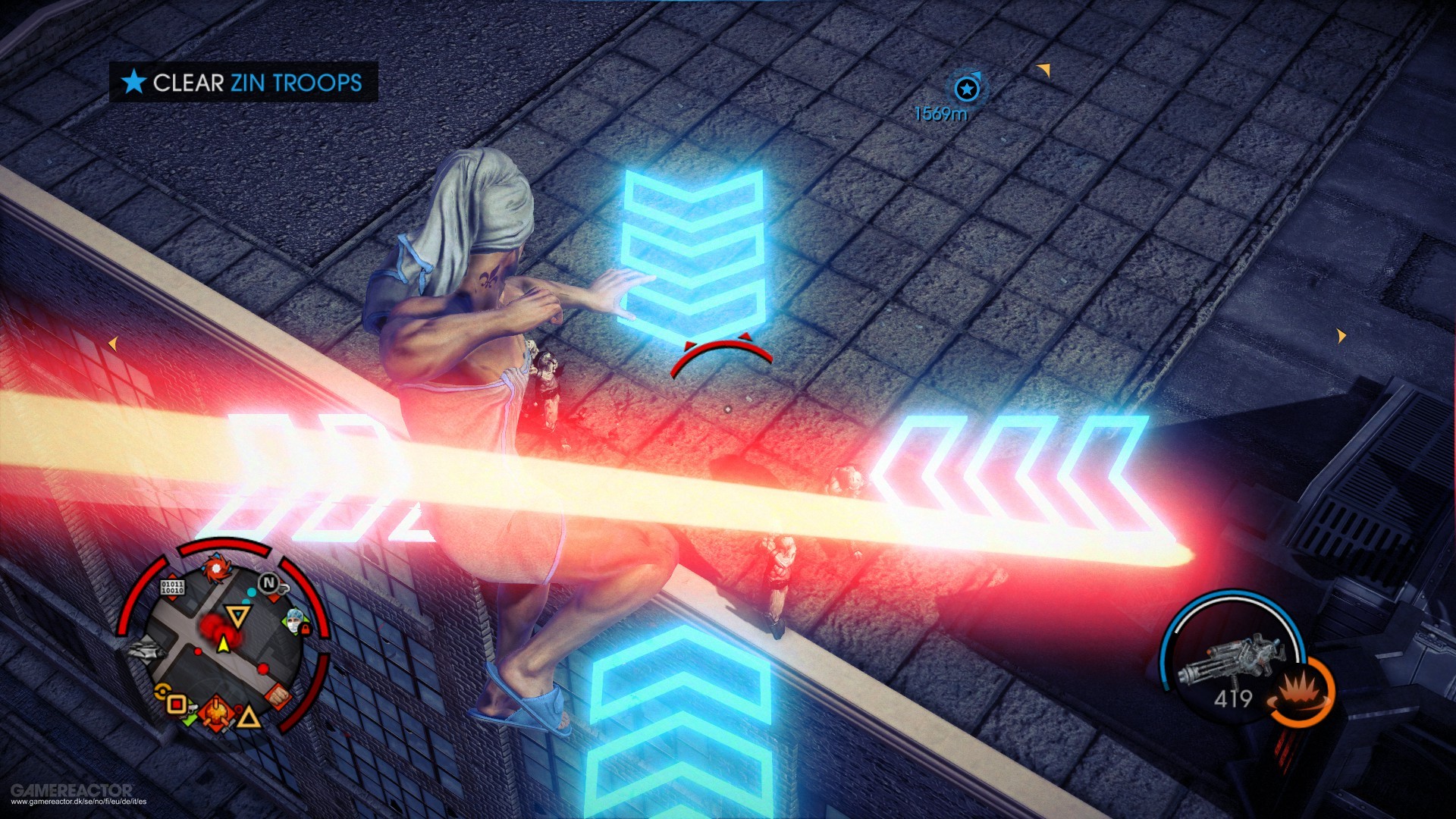This screenshot has width=1456, height=819.
Task: Click the red circle-square capture icon on minimap
Action: coord(176,702)
